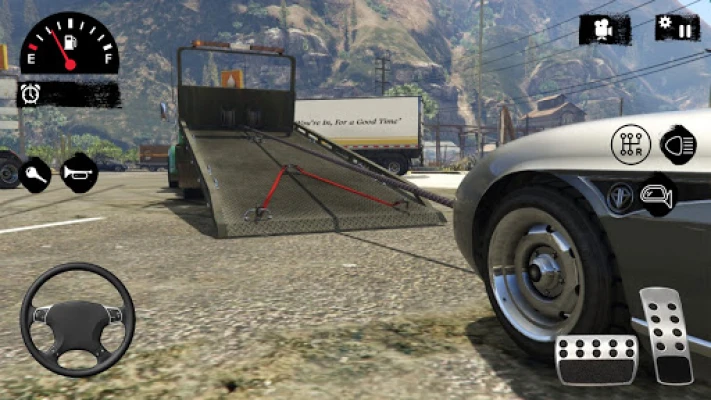Tap the gear shifter icon
This screenshot has height=400, width=711.
630,145
